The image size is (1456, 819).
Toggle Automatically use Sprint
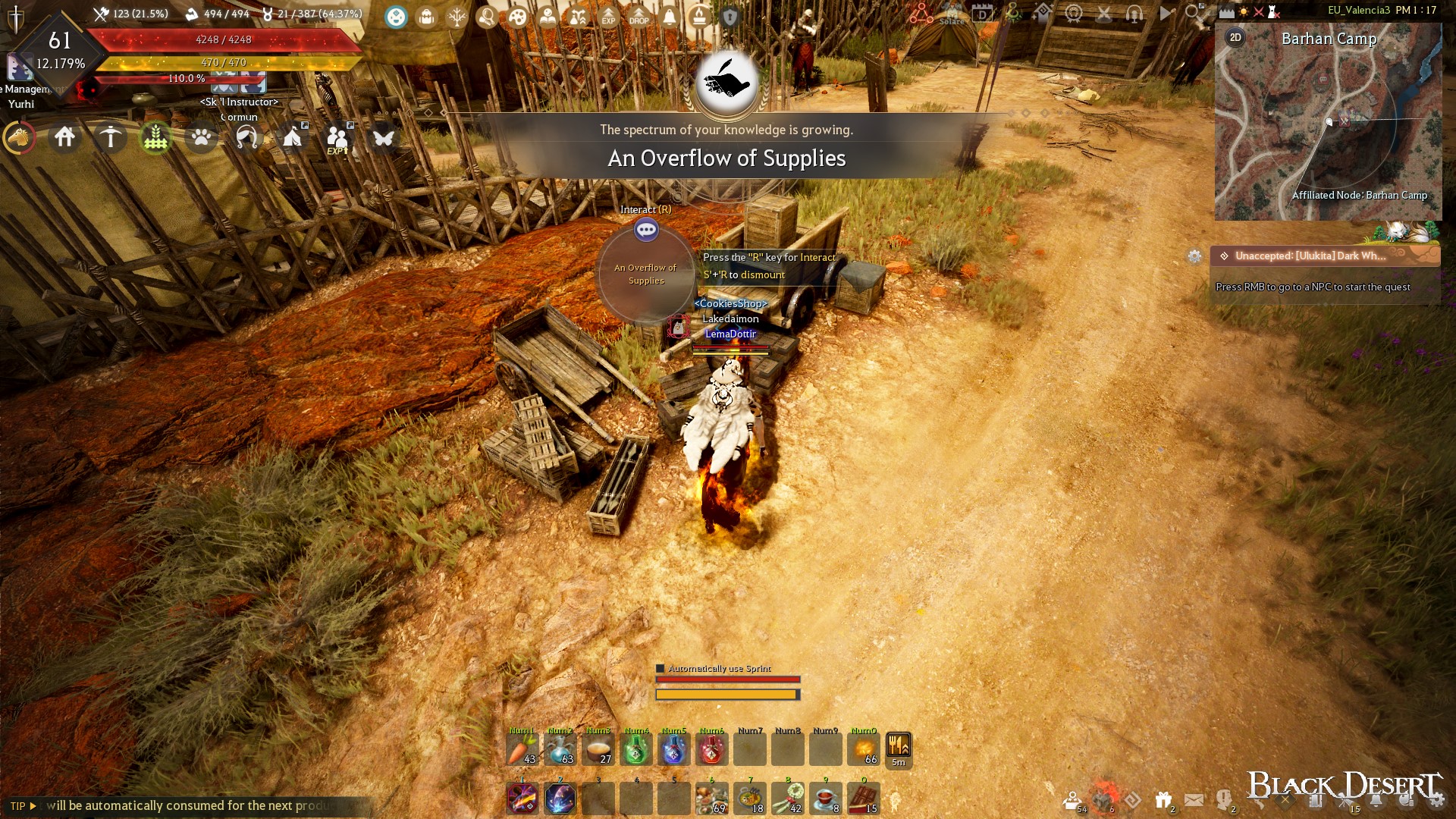(660, 669)
